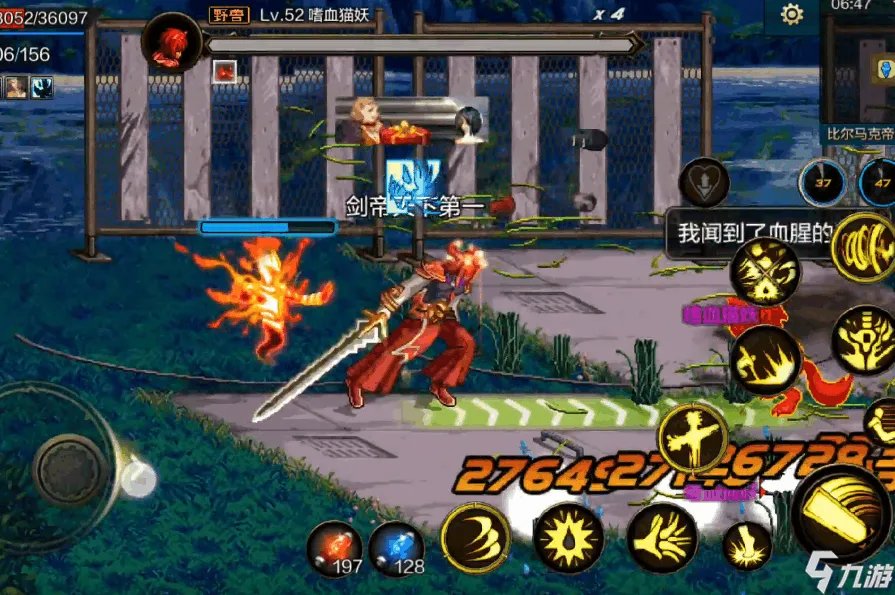Tap the heart with down-arrow button
Image resolution: width=895 pixels, height=595 pixels.
[703, 182]
